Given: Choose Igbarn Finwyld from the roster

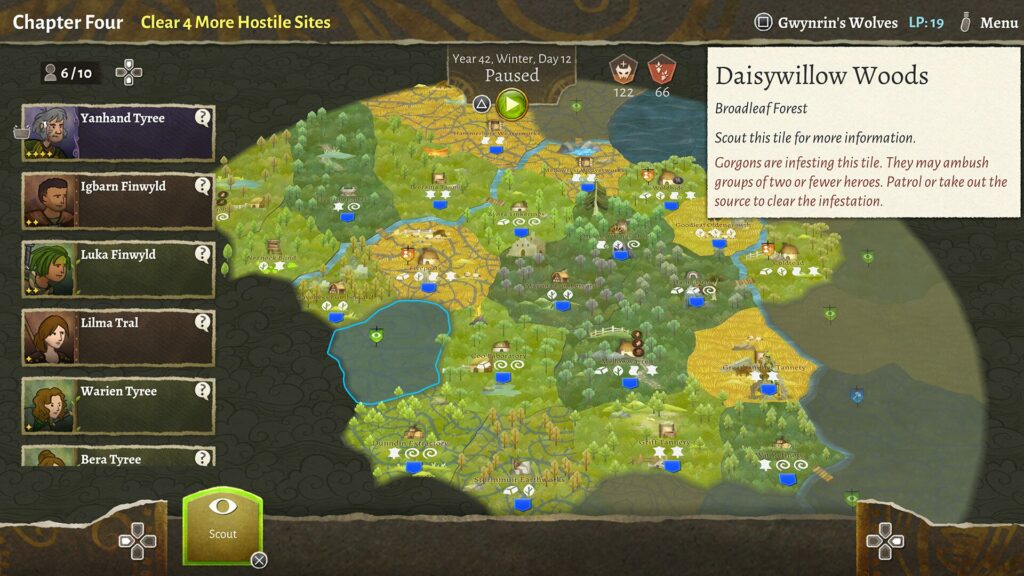Looking at the screenshot, I should click(118, 200).
